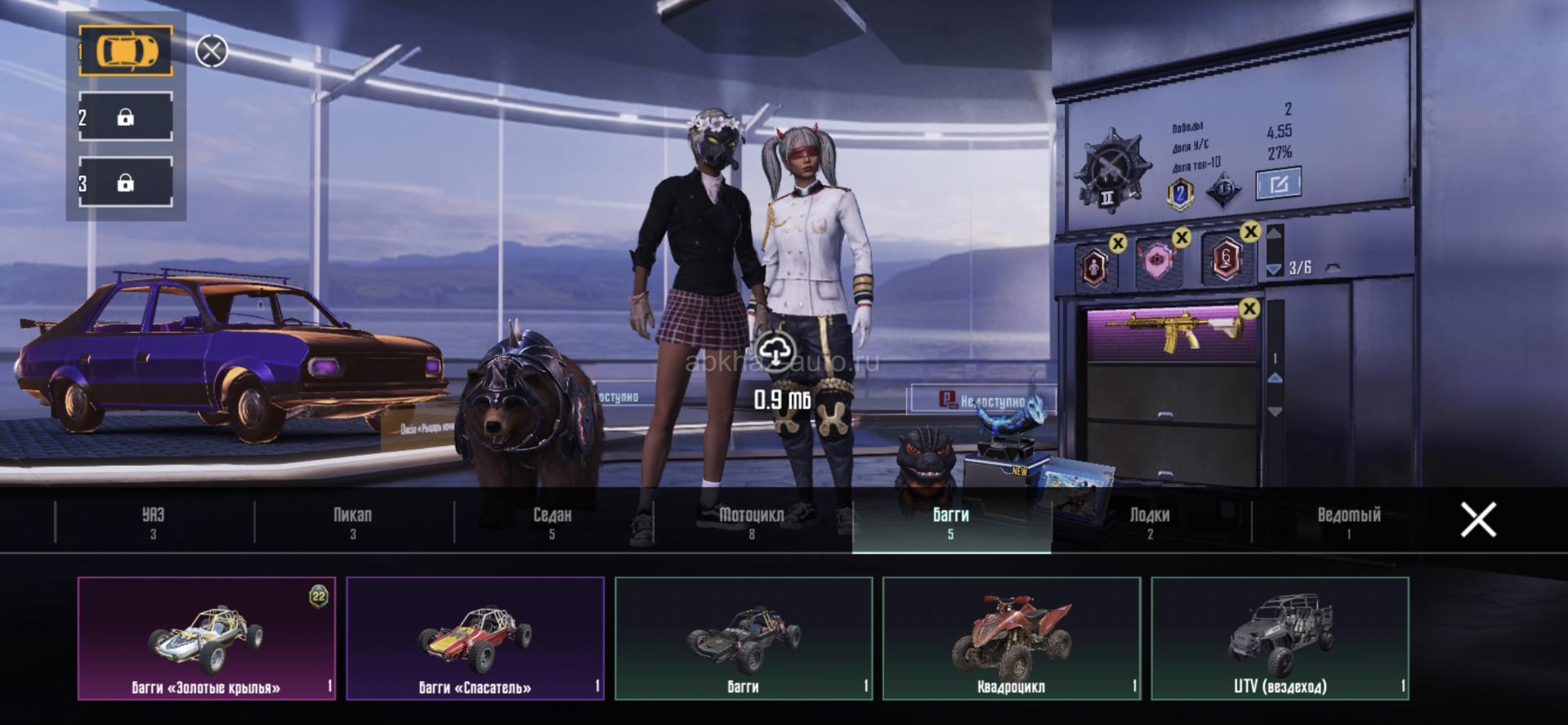Remove the vehicle with round X button
This screenshot has height=725, width=1568.
click(212, 51)
